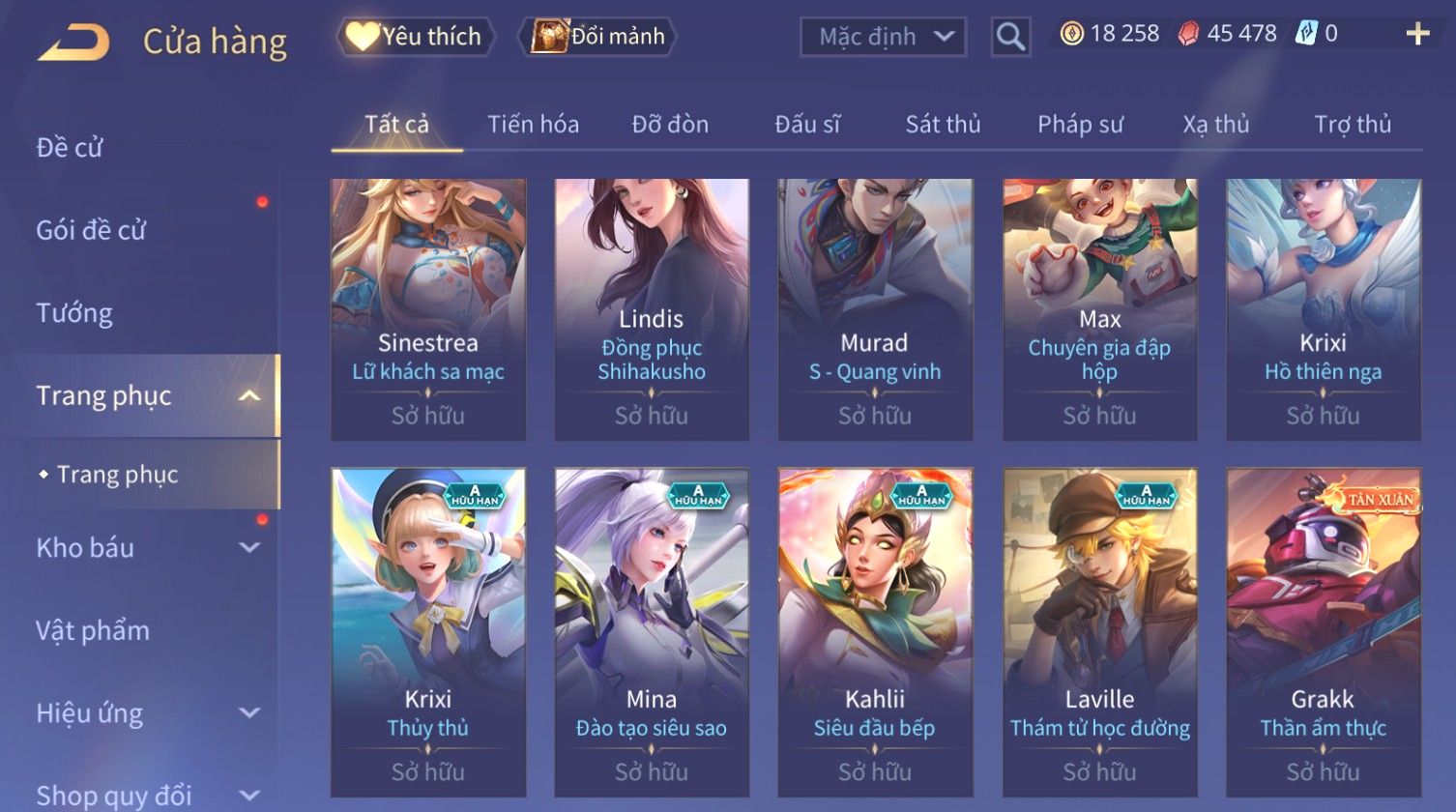The width and height of the screenshot is (1456, 812).
Task: Choose the Trợ thủ tab
Action: pos(1352,125)
